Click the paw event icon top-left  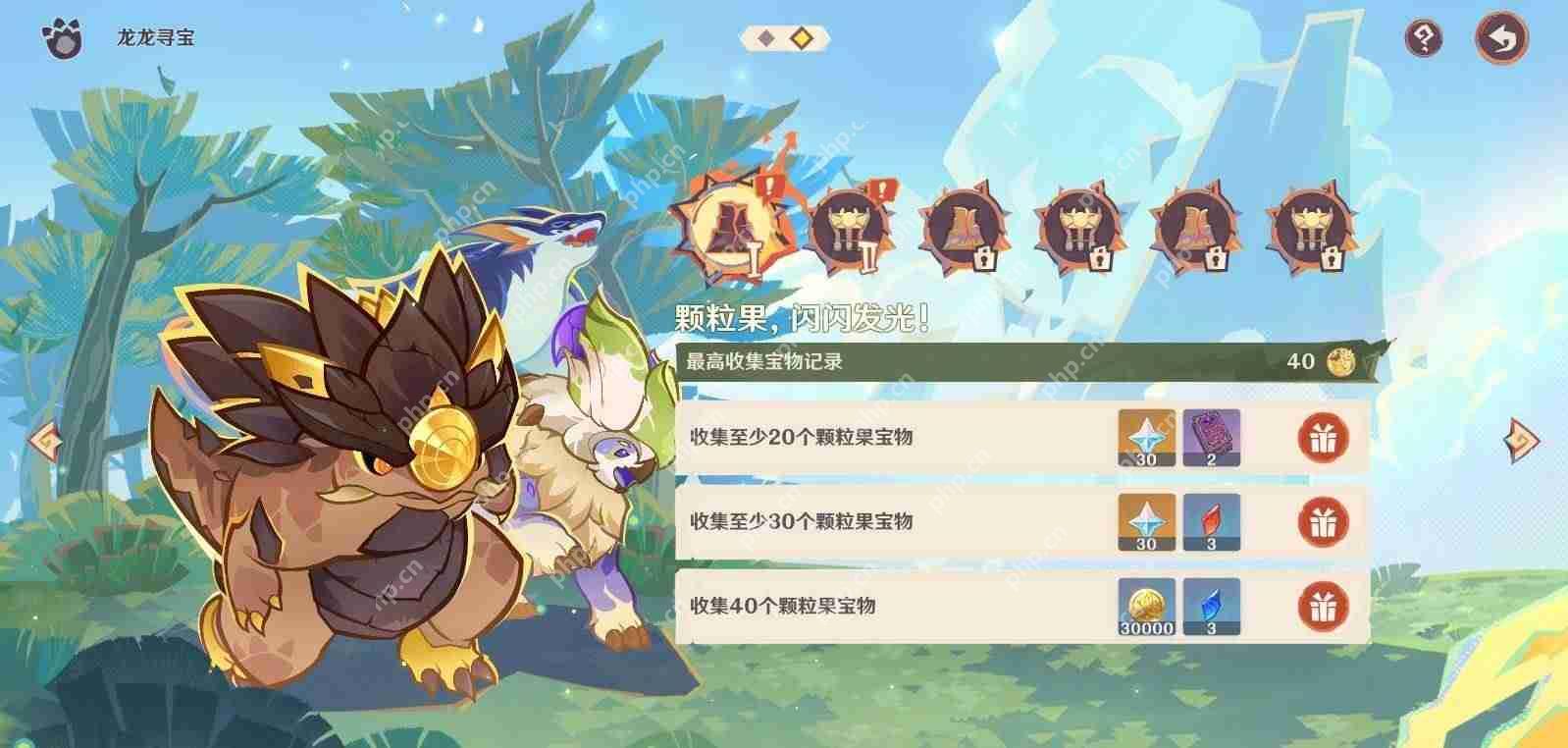[62, 37]
